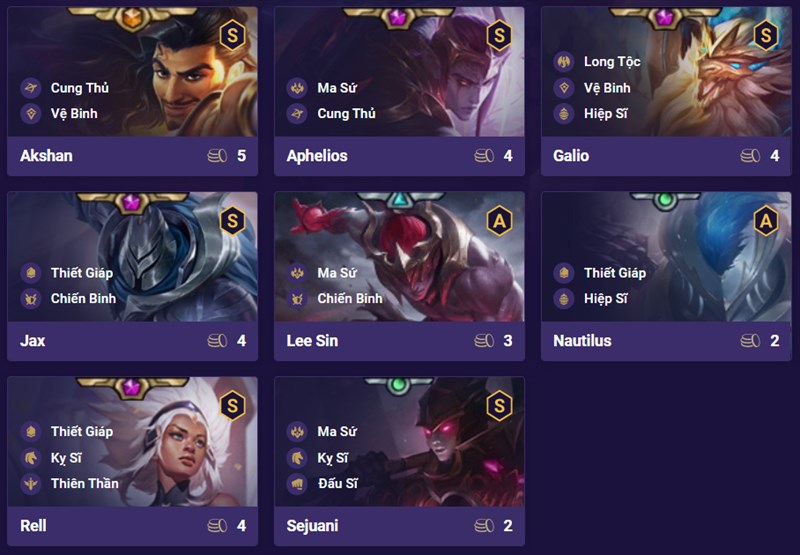Screen dimensions: 800x555
Task: Click Akshan's Vệ Binh trait label
Action: pos(73,114)
